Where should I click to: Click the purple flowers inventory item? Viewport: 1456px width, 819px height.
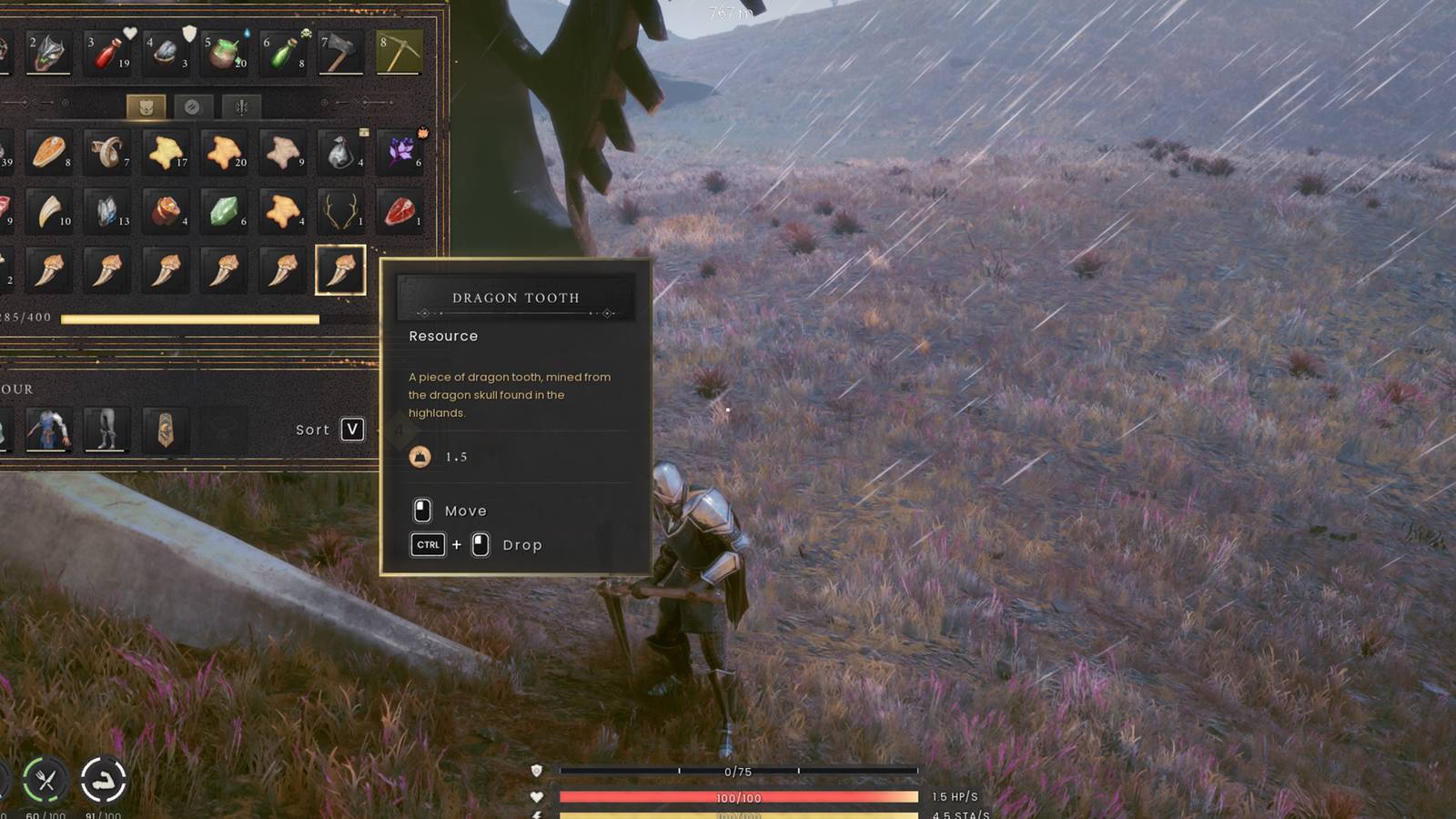(400, 153)
